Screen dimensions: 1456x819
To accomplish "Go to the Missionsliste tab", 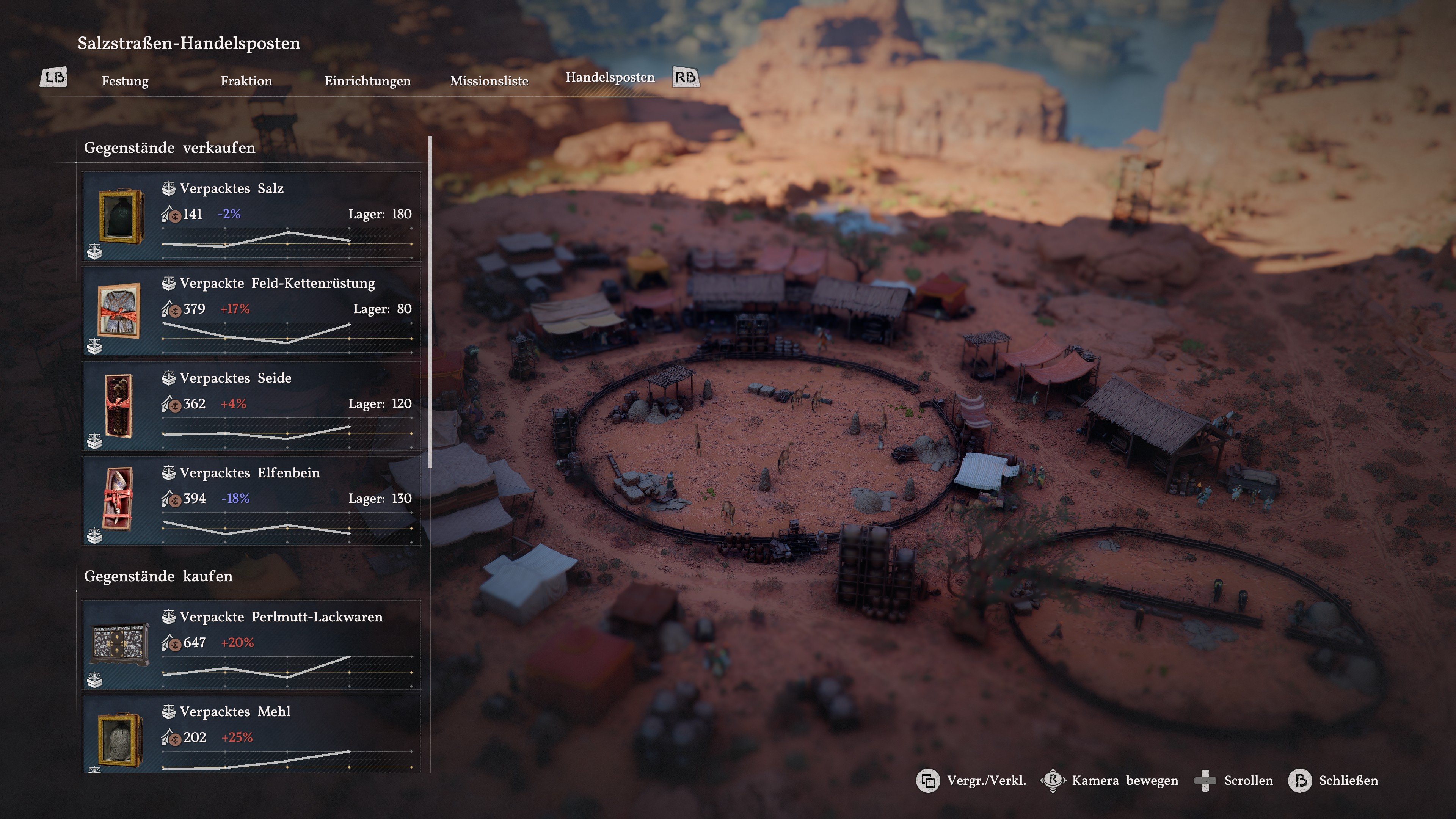I will click(489, 81).
